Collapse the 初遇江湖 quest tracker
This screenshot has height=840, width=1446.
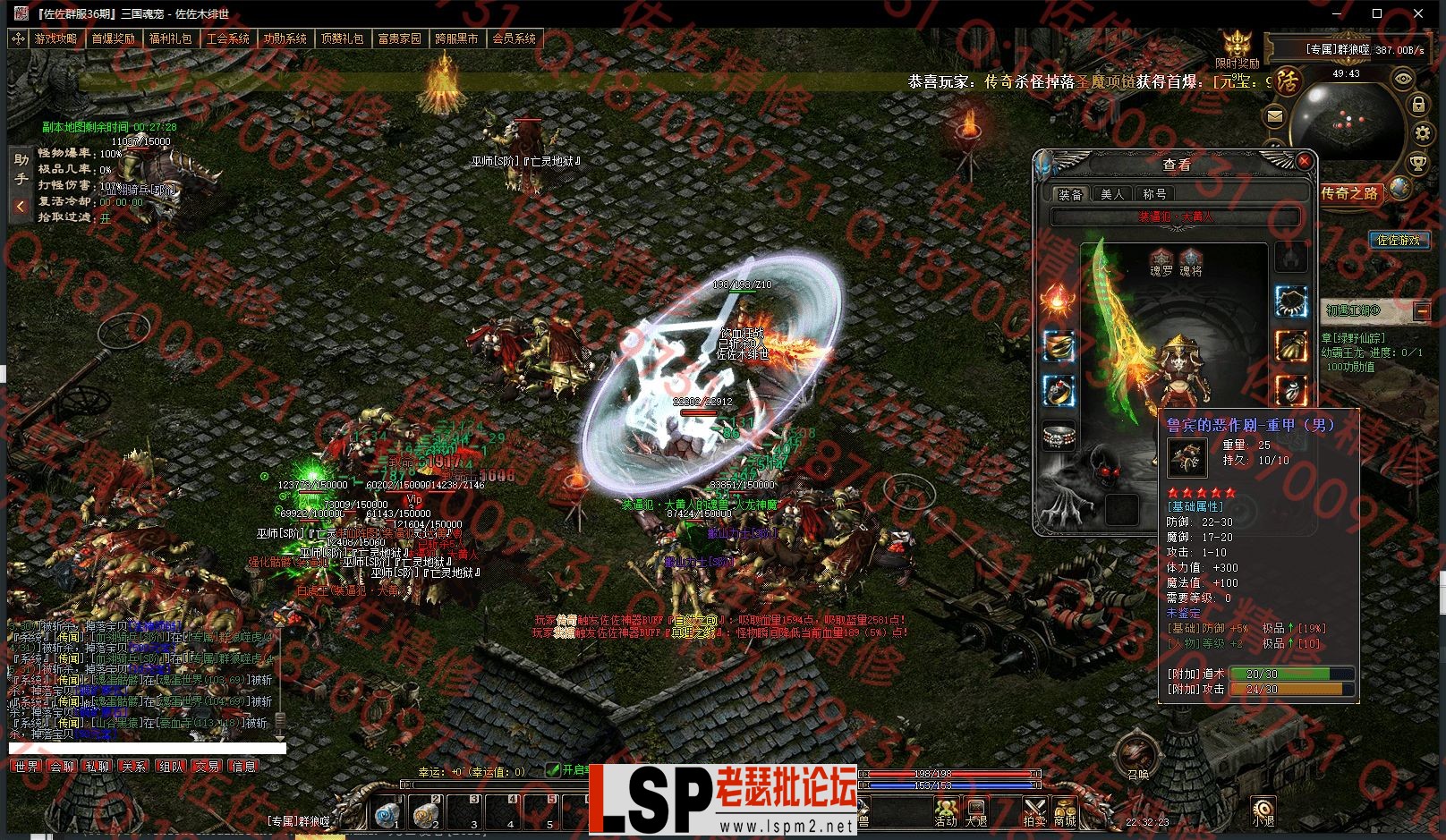coord(1421,310)
